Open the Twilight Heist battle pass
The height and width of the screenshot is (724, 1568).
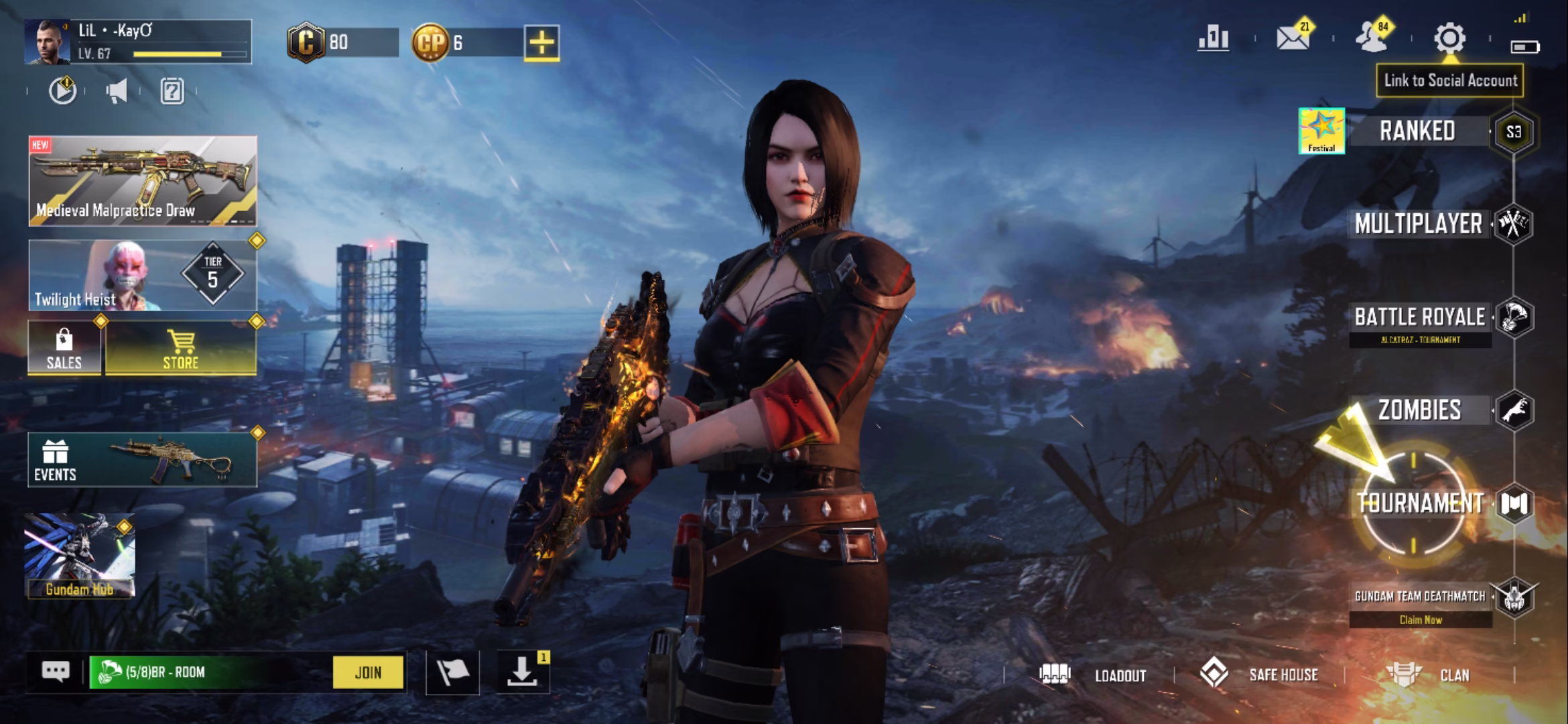(x=143, y=276)
